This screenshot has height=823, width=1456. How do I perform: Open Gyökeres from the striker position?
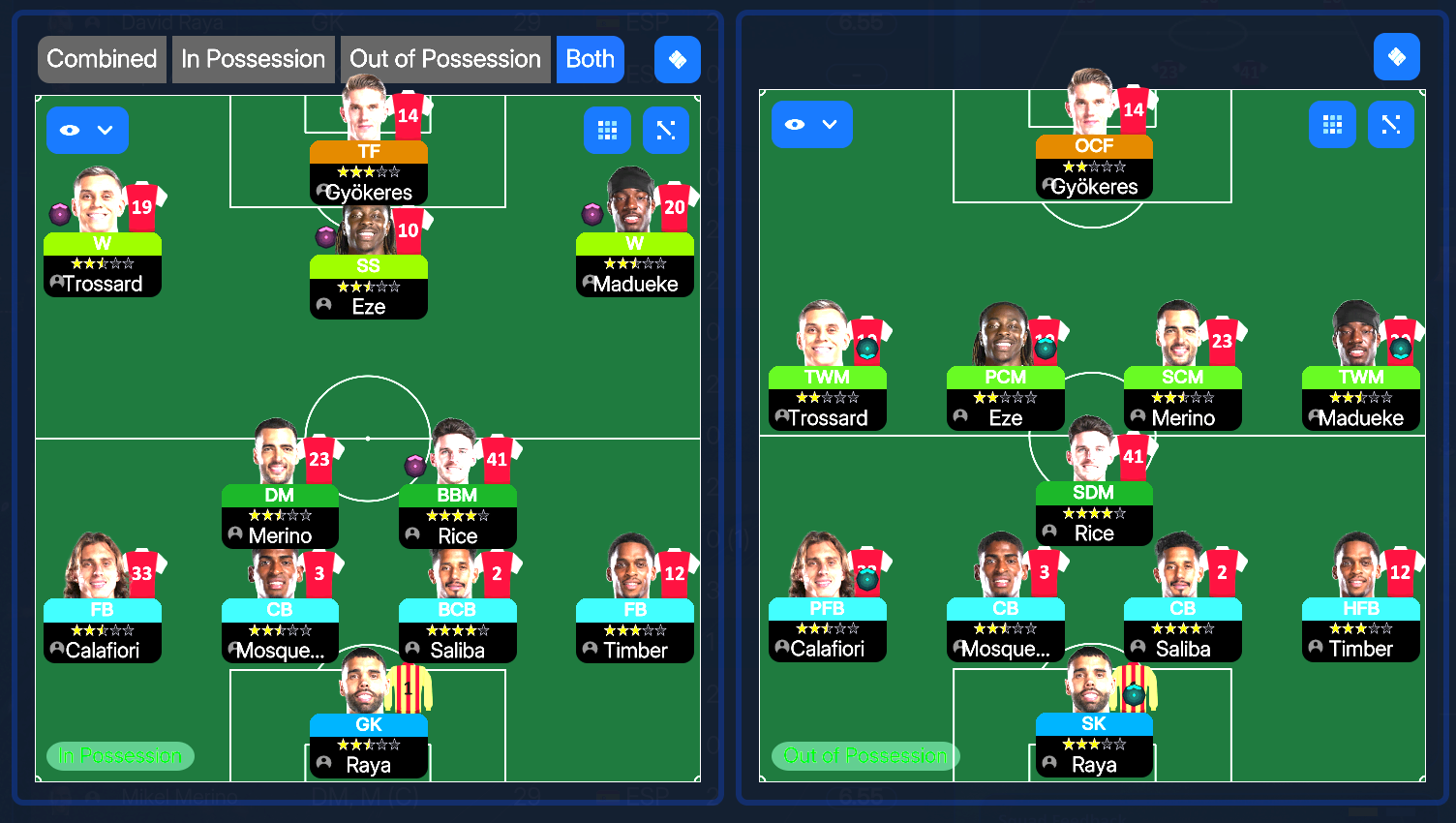pyautogui.click(x=369, y=172)
